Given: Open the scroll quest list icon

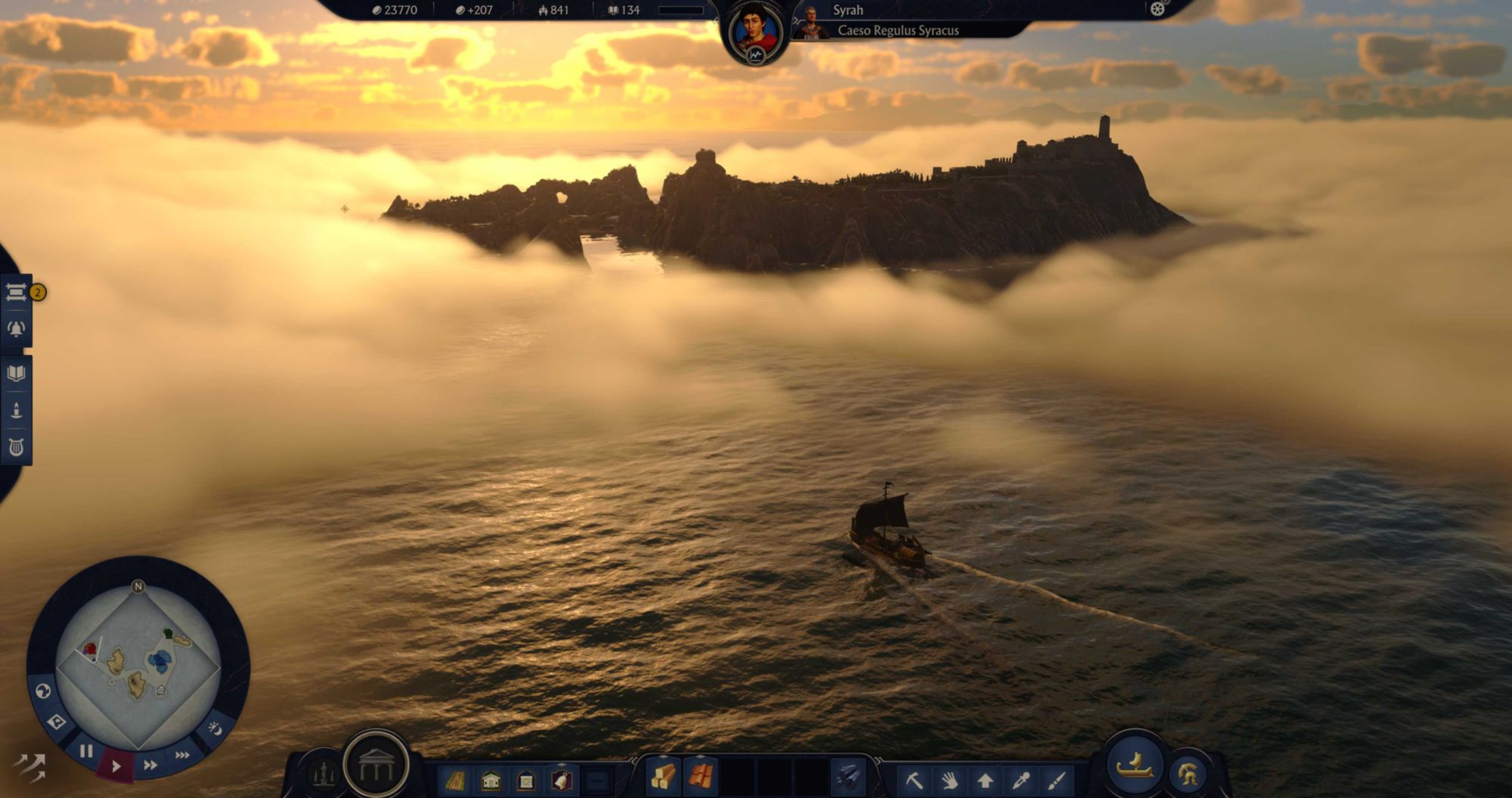Looking at the screenshot, I should pos(16,292).
